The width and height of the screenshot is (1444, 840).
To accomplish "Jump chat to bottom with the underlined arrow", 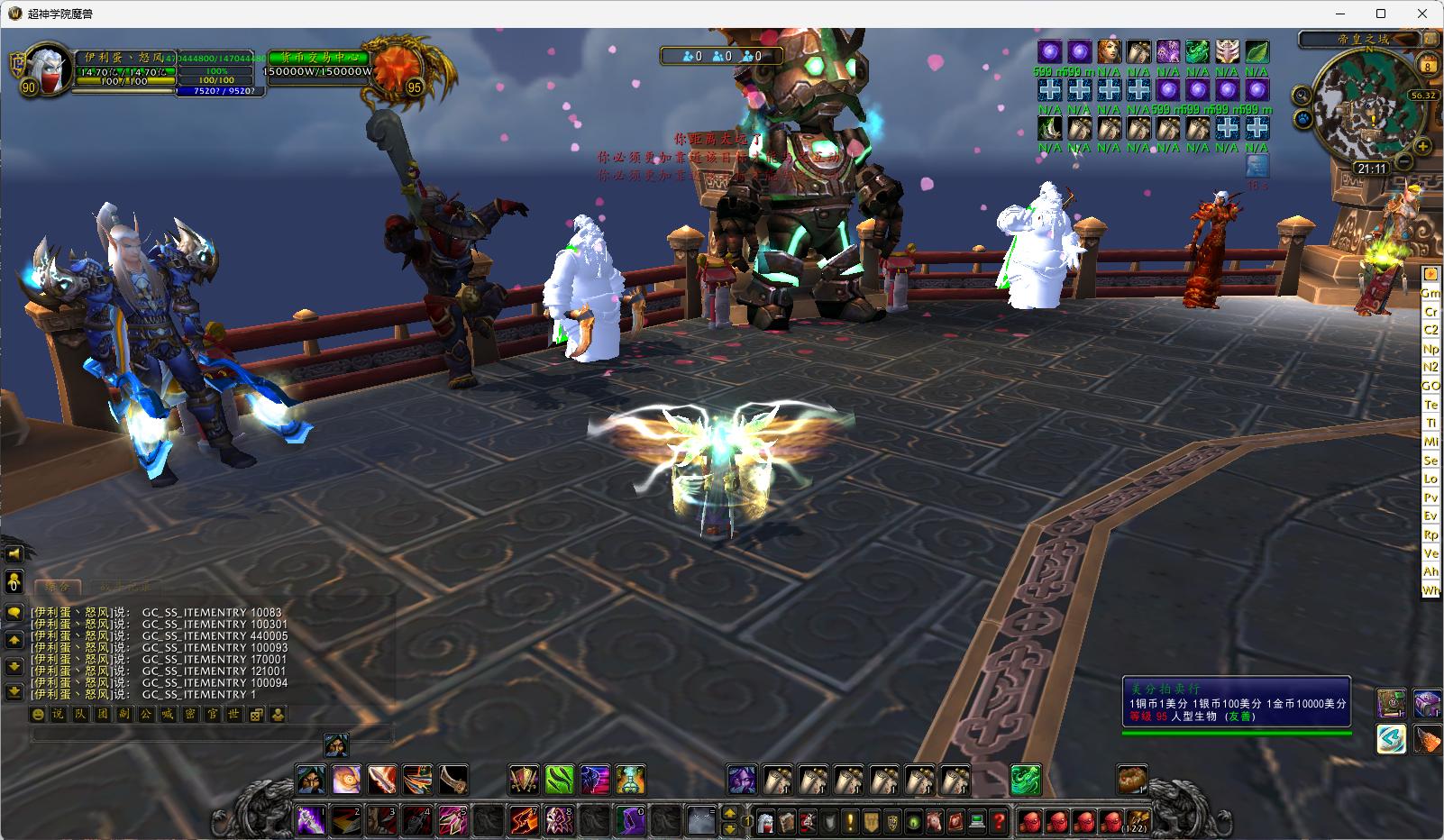I will pyautogui.click(x=14, y=691).
